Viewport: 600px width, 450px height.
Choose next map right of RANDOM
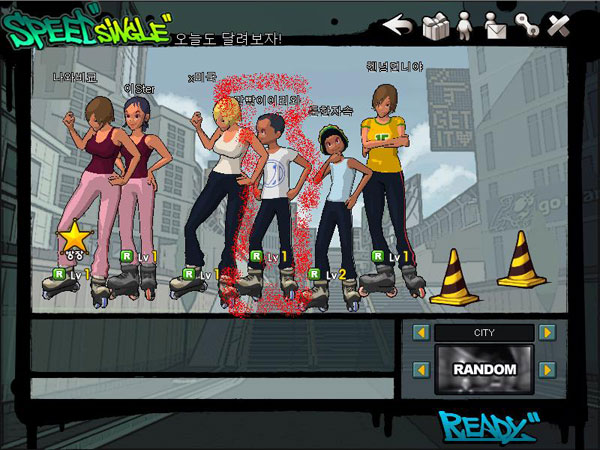tap(547, 370)
